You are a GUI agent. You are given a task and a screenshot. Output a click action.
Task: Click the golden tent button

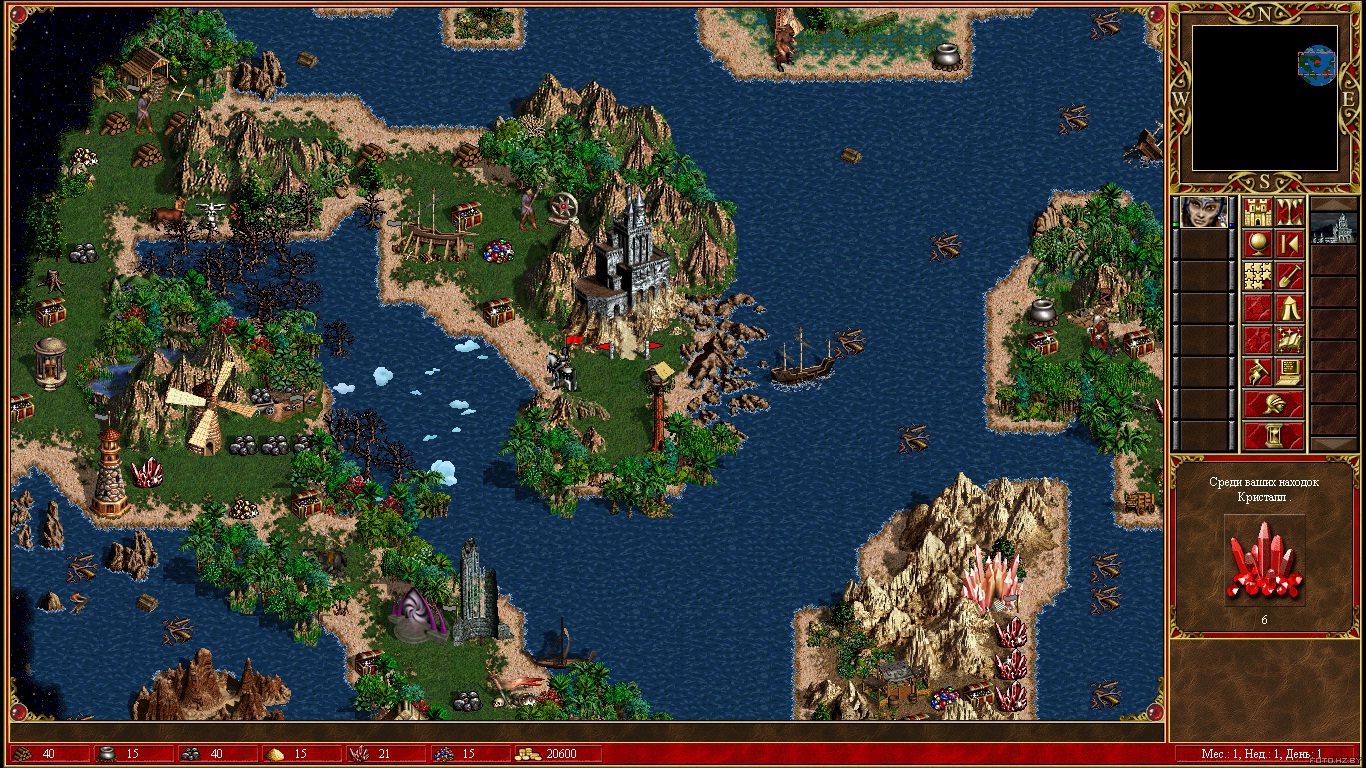coord(1289,307)
